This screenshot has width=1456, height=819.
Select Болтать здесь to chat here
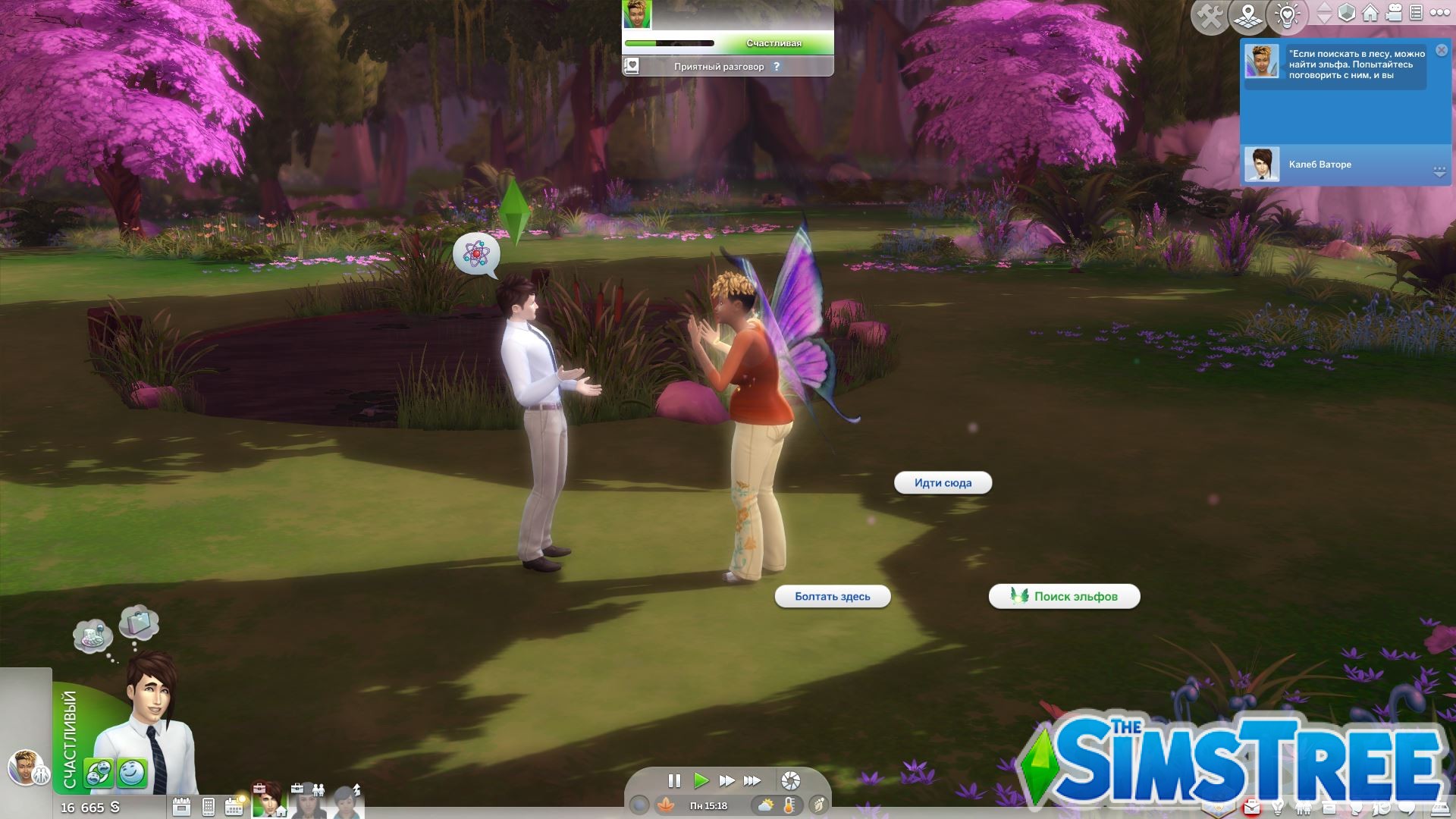[832, 597]
